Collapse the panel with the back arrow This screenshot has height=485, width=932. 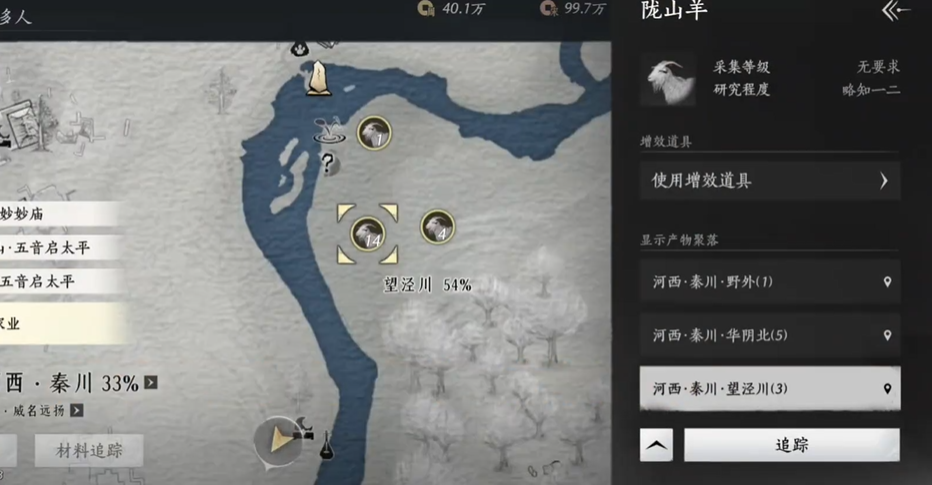tap(896, 11)
